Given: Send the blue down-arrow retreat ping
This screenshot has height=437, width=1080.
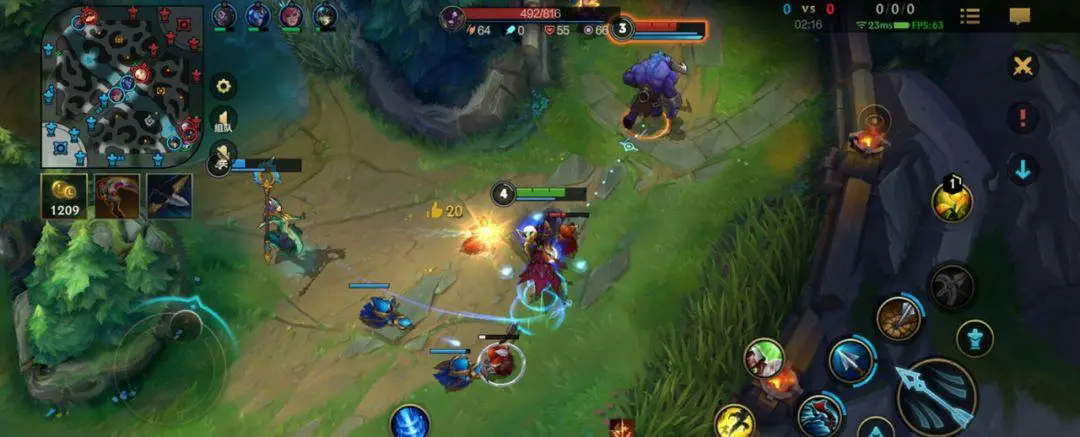Looking at the screenshot, I should pos(1022,169).
